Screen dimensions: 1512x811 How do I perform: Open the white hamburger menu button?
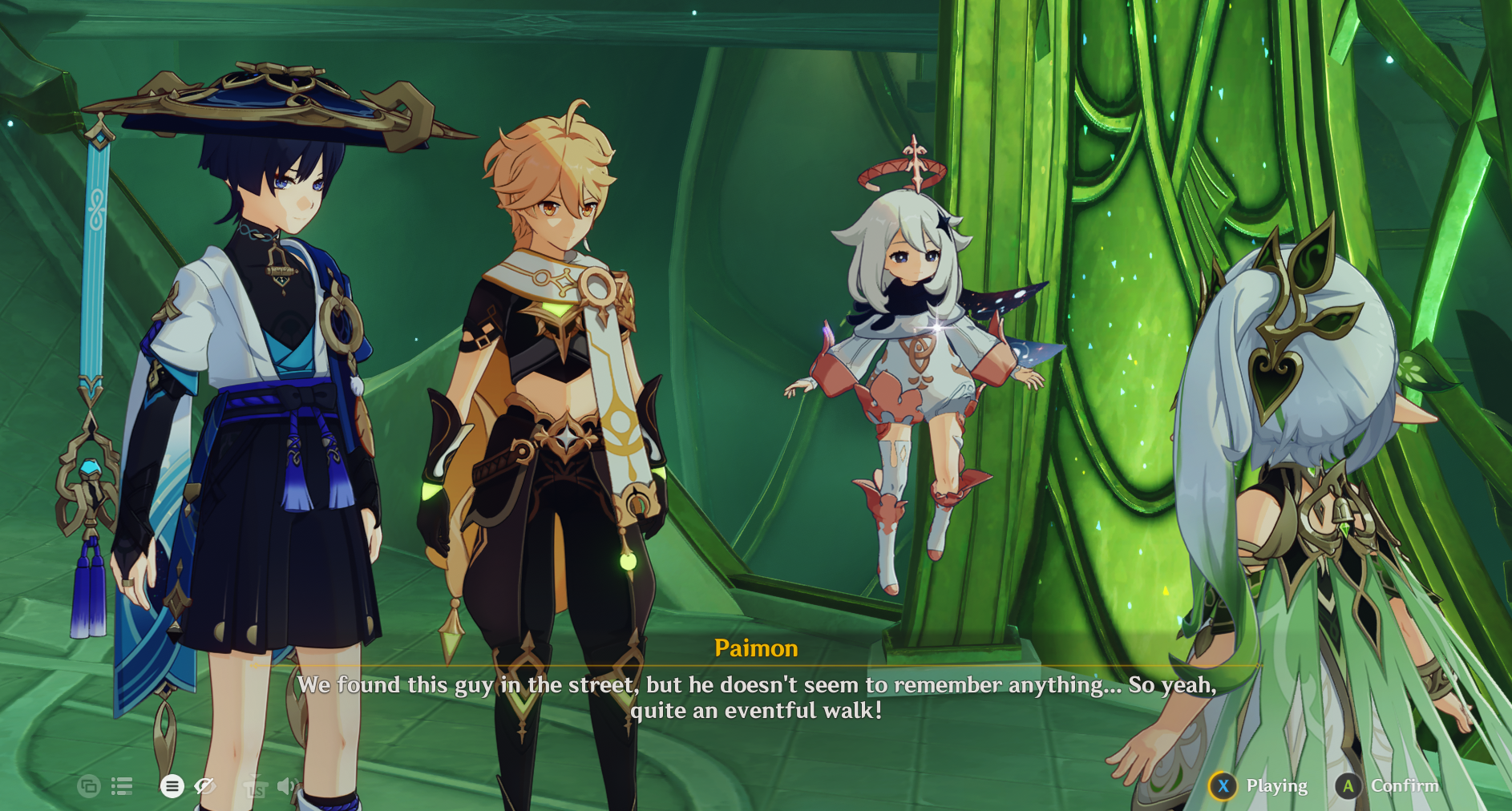tap(172, 786)
